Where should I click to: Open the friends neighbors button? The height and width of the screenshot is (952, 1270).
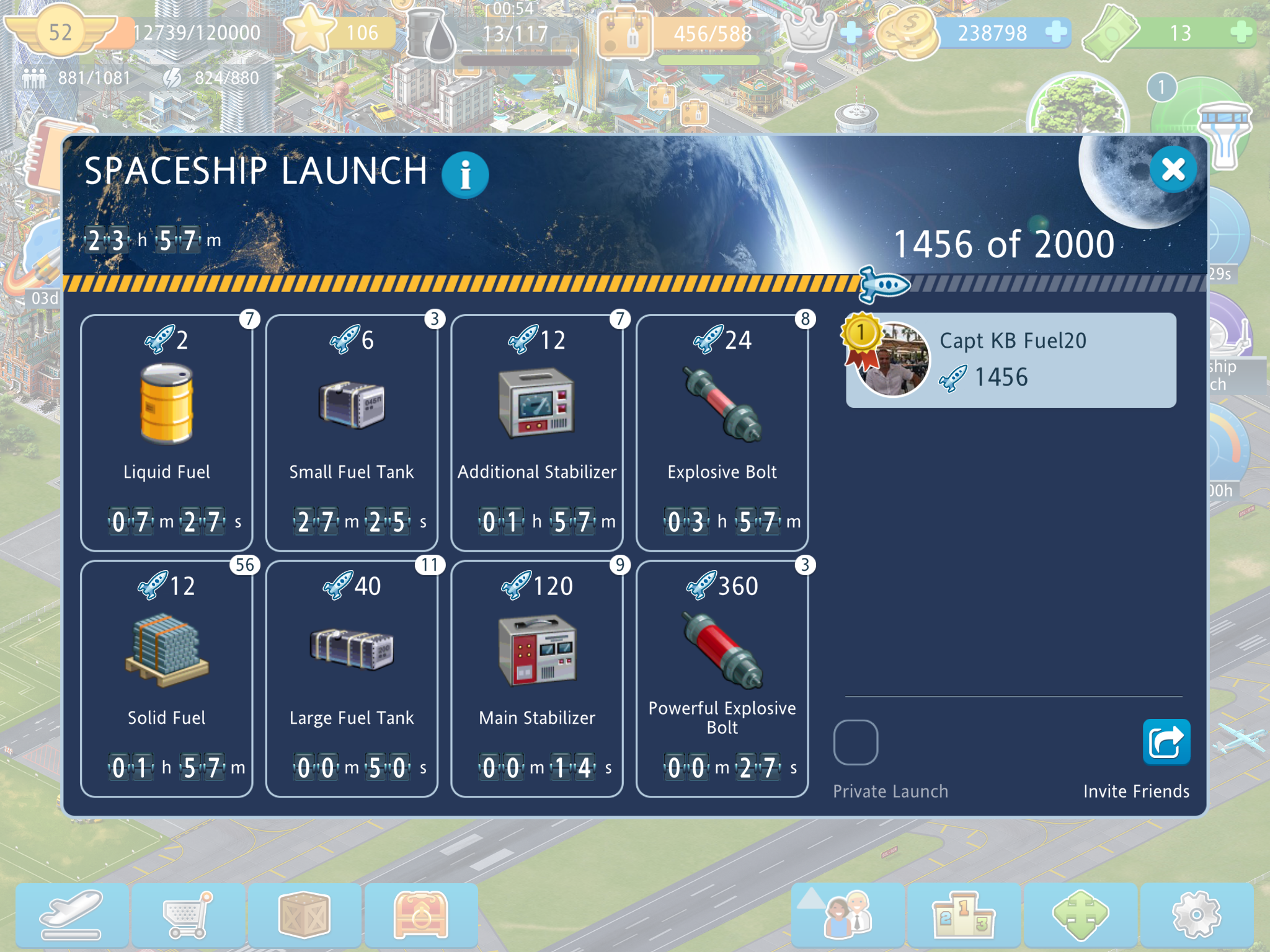click(x=847, y=915)
